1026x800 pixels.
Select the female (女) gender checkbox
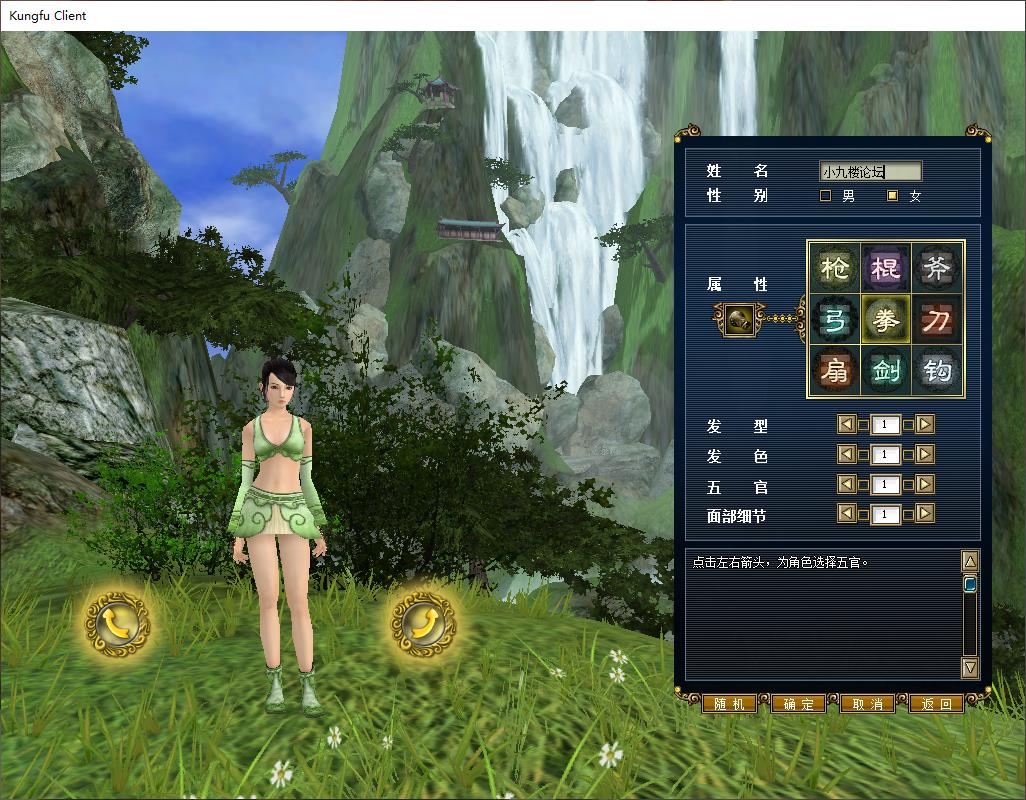point(893,196)
